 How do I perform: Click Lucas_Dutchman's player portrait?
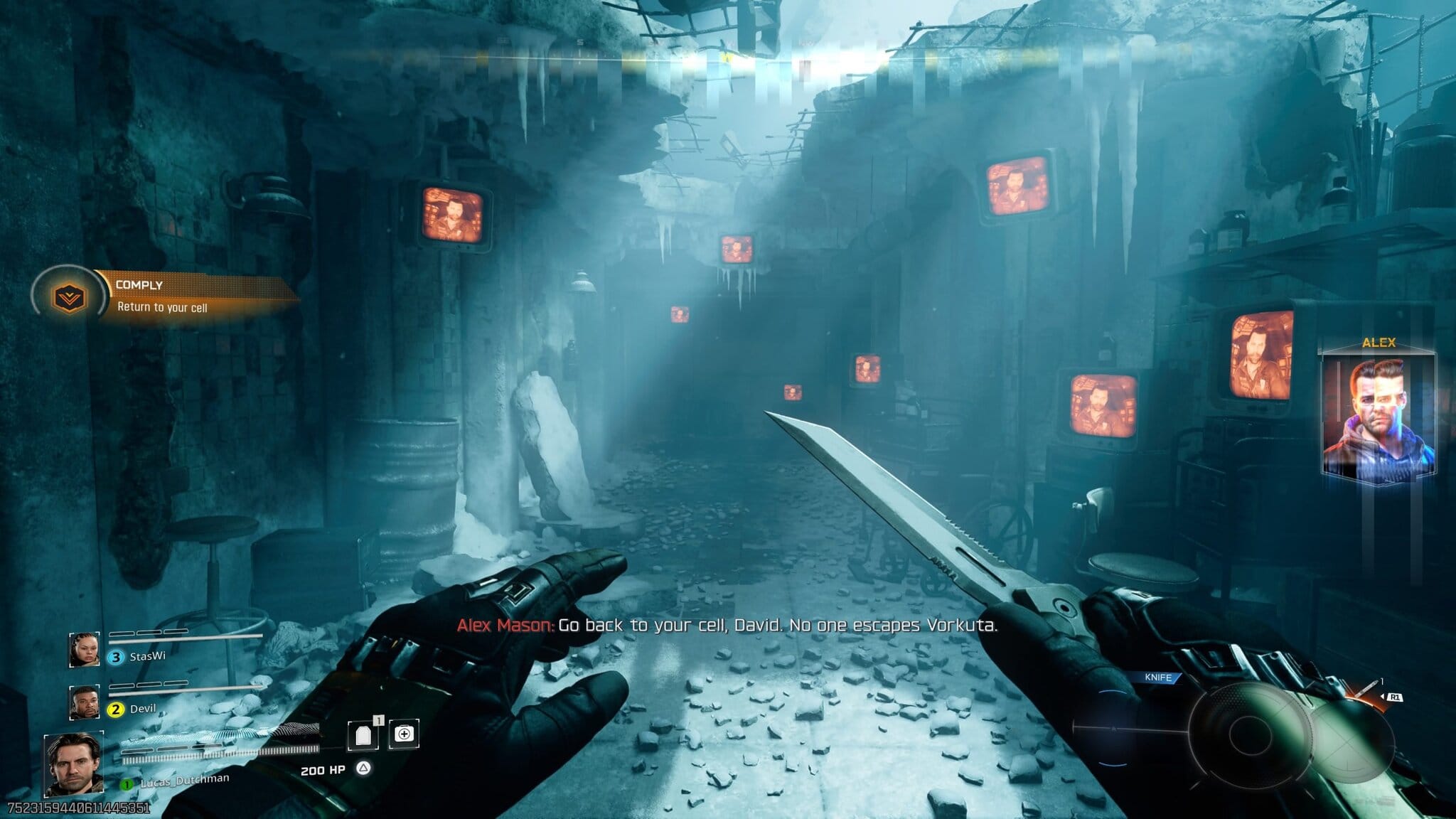tap(73, 764)
